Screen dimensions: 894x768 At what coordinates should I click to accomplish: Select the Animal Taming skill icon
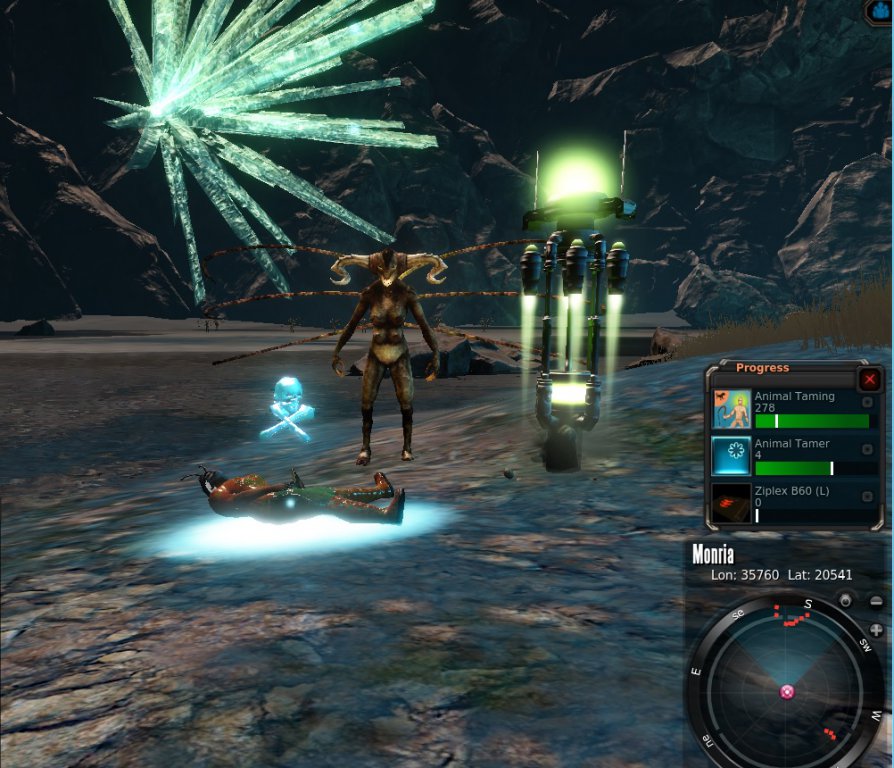coord(731,409)
